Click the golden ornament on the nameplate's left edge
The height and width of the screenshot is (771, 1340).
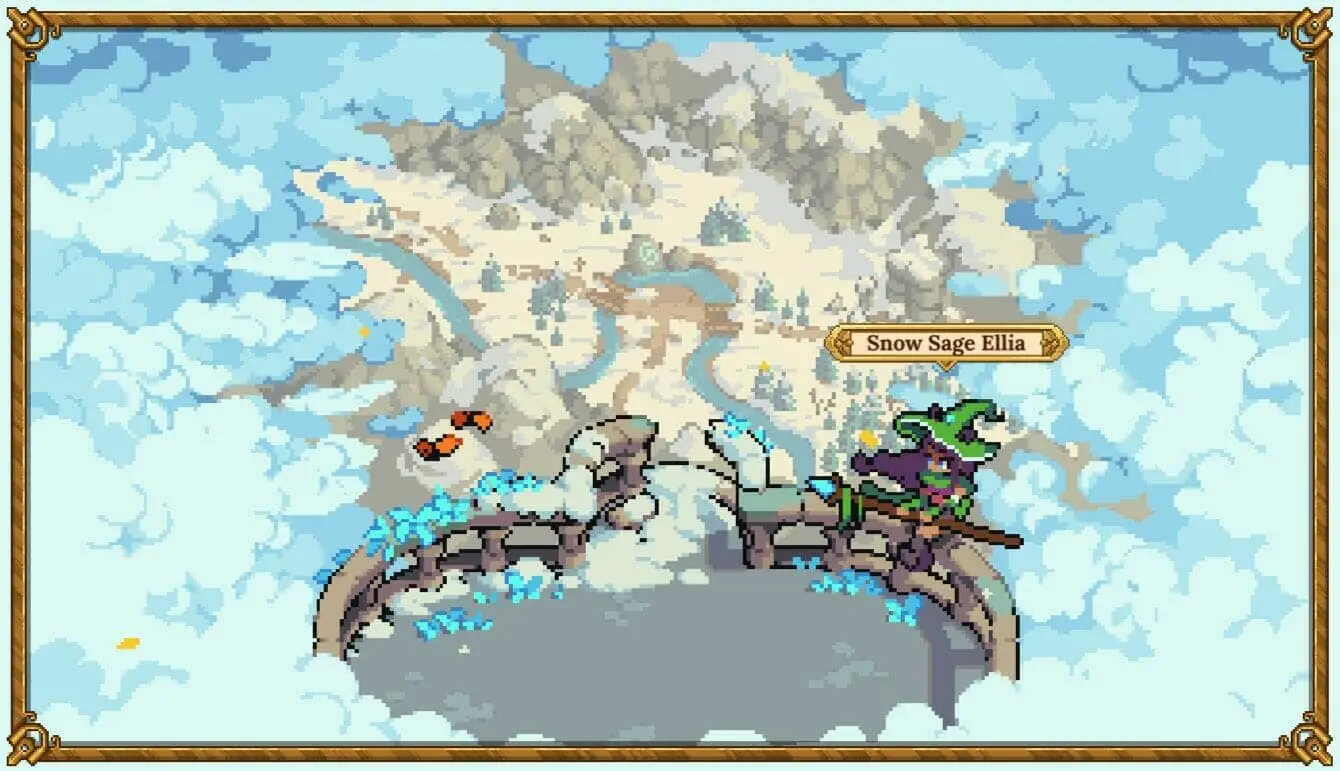tap(845, 343)
